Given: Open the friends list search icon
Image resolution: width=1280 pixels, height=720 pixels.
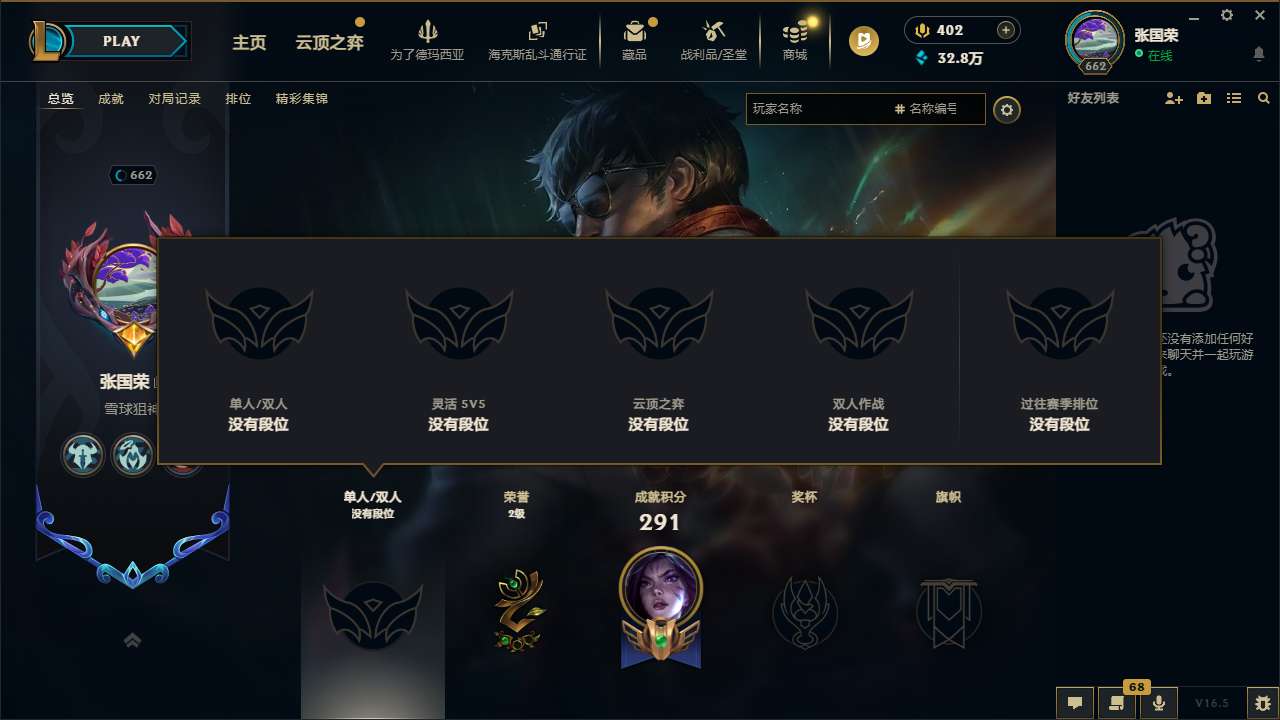Looking at the screenshot, I should pyautogui.click(x=1264, y=98).
